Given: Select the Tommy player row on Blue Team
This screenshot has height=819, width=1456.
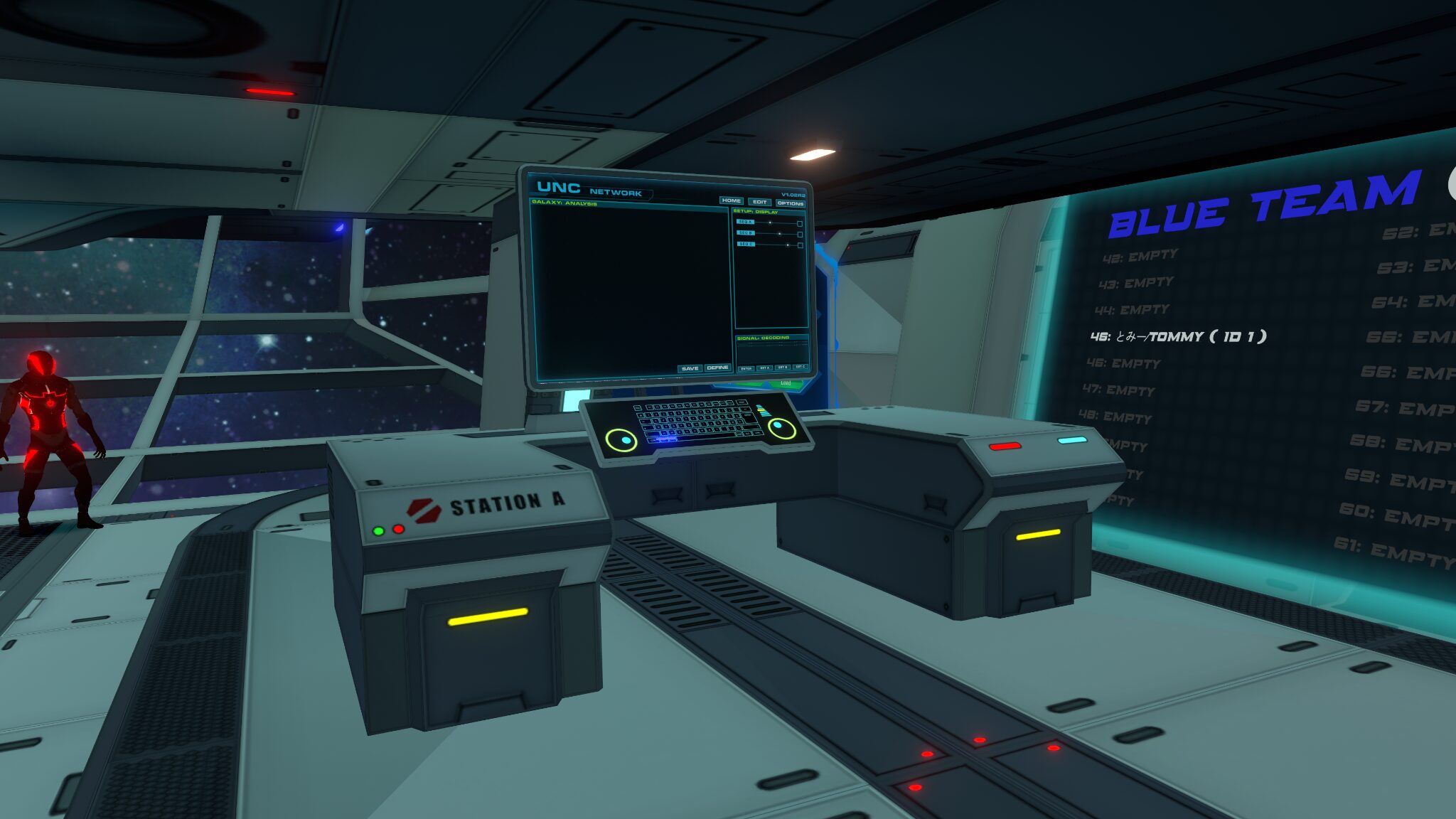Looking at the screenshot, I should [1178, 336].
